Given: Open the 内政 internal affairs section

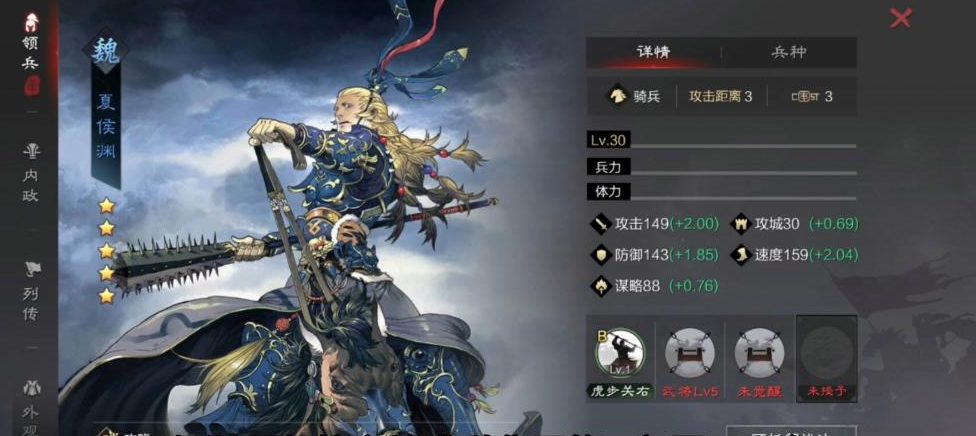Looking at the screenshot, I should click(x=31, y=171).
